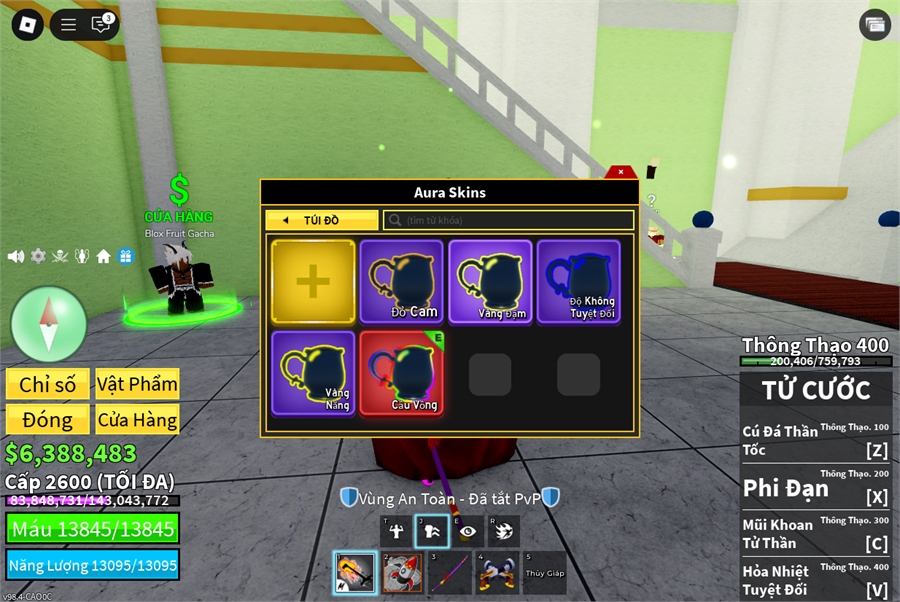Choose the Vàng Đậm aura skin
Image resolution: width=900 pixels, height=602 pixels.
(x=490, y=282)
